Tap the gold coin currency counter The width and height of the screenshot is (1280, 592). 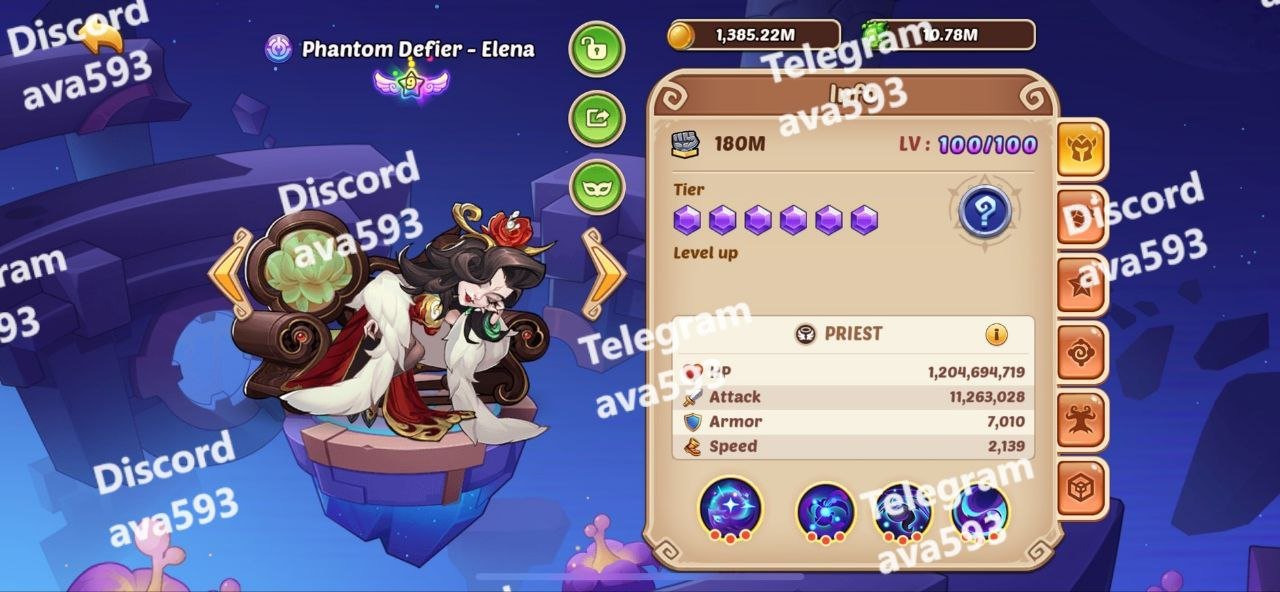click(x=754, y=35)
